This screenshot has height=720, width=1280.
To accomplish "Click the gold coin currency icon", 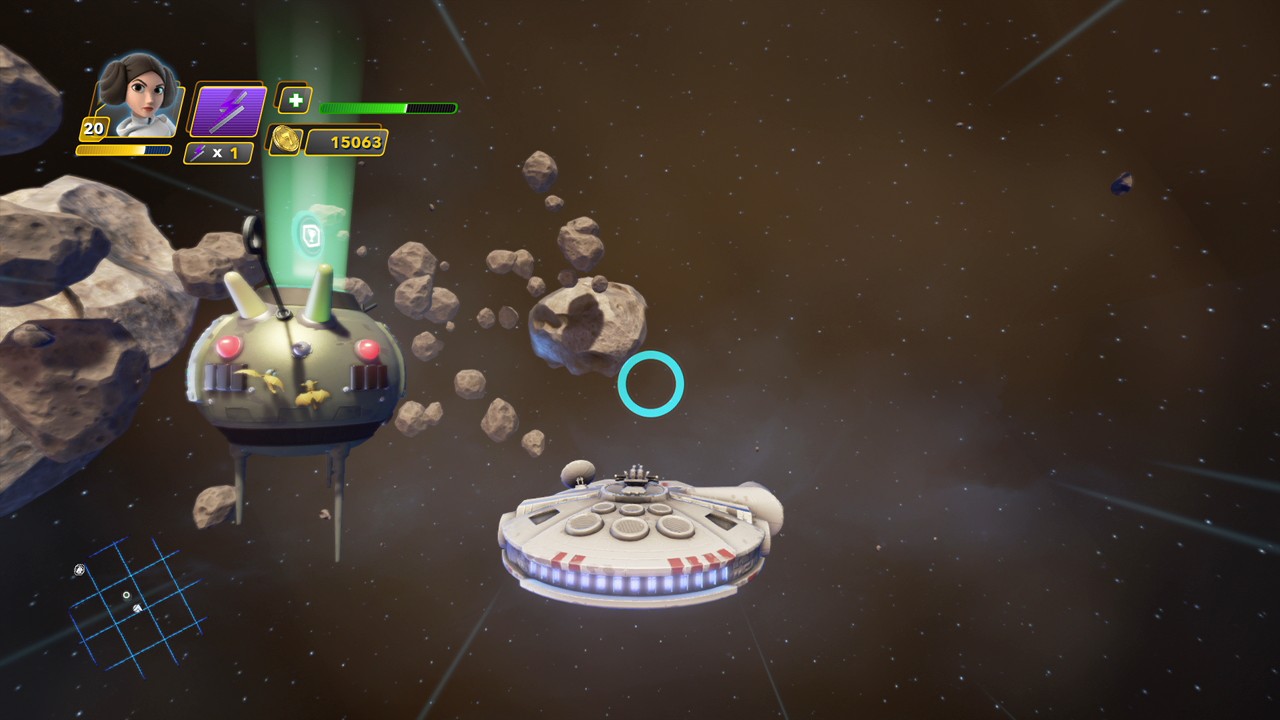I will pos(285,140).
